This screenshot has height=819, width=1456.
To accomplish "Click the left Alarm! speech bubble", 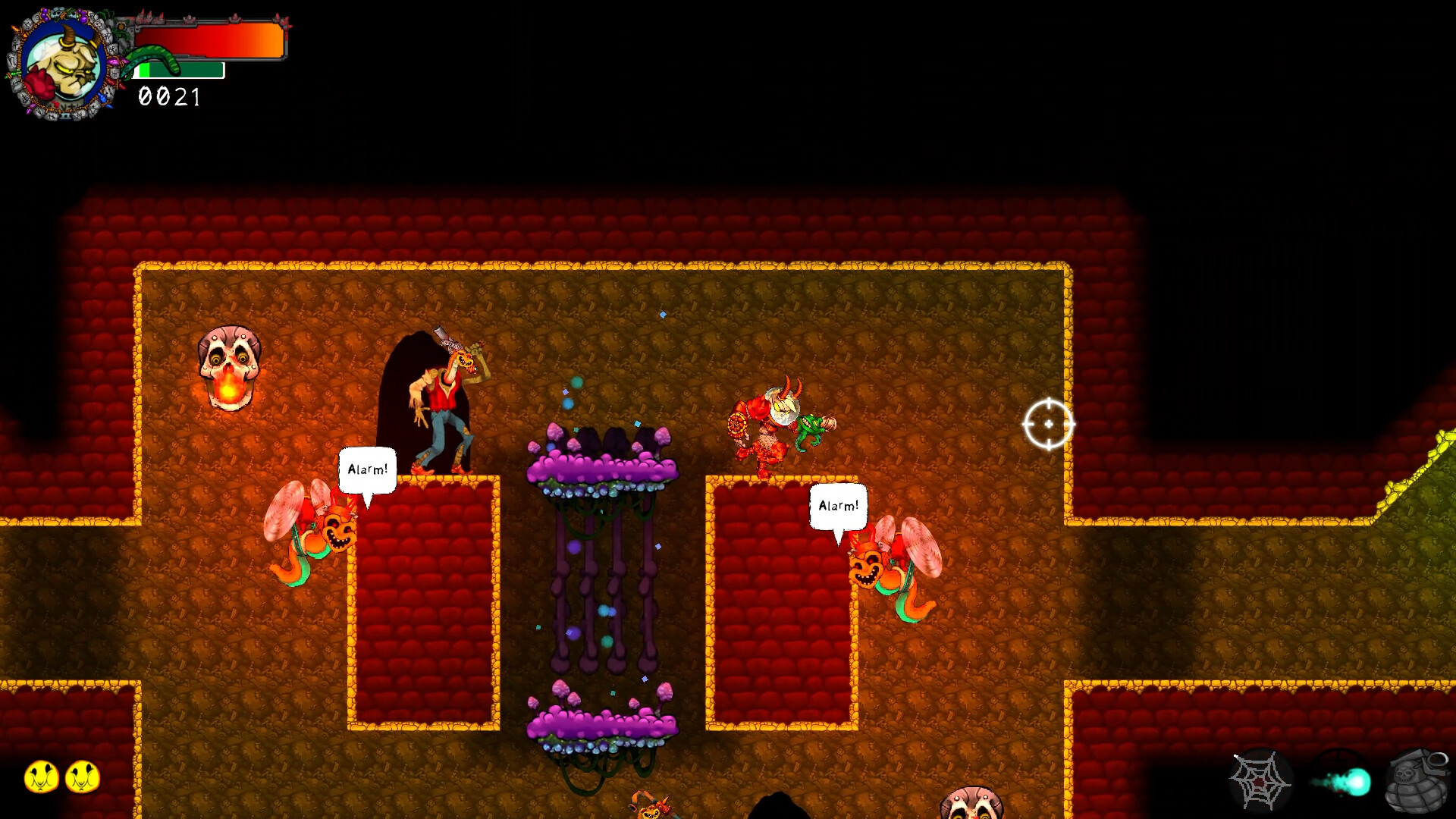I will 367,470.
